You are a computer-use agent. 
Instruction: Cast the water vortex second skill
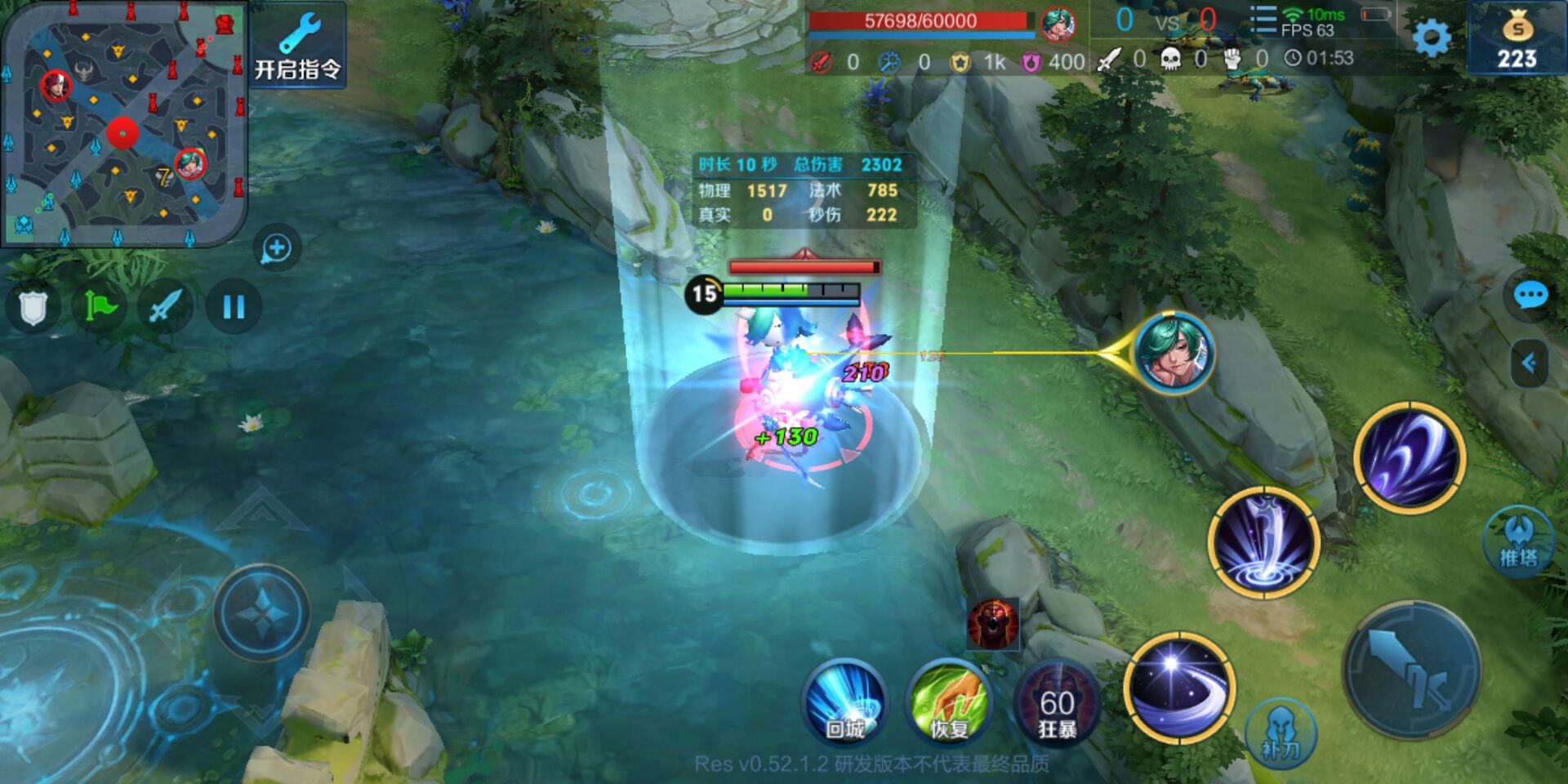pos(1263,542)
